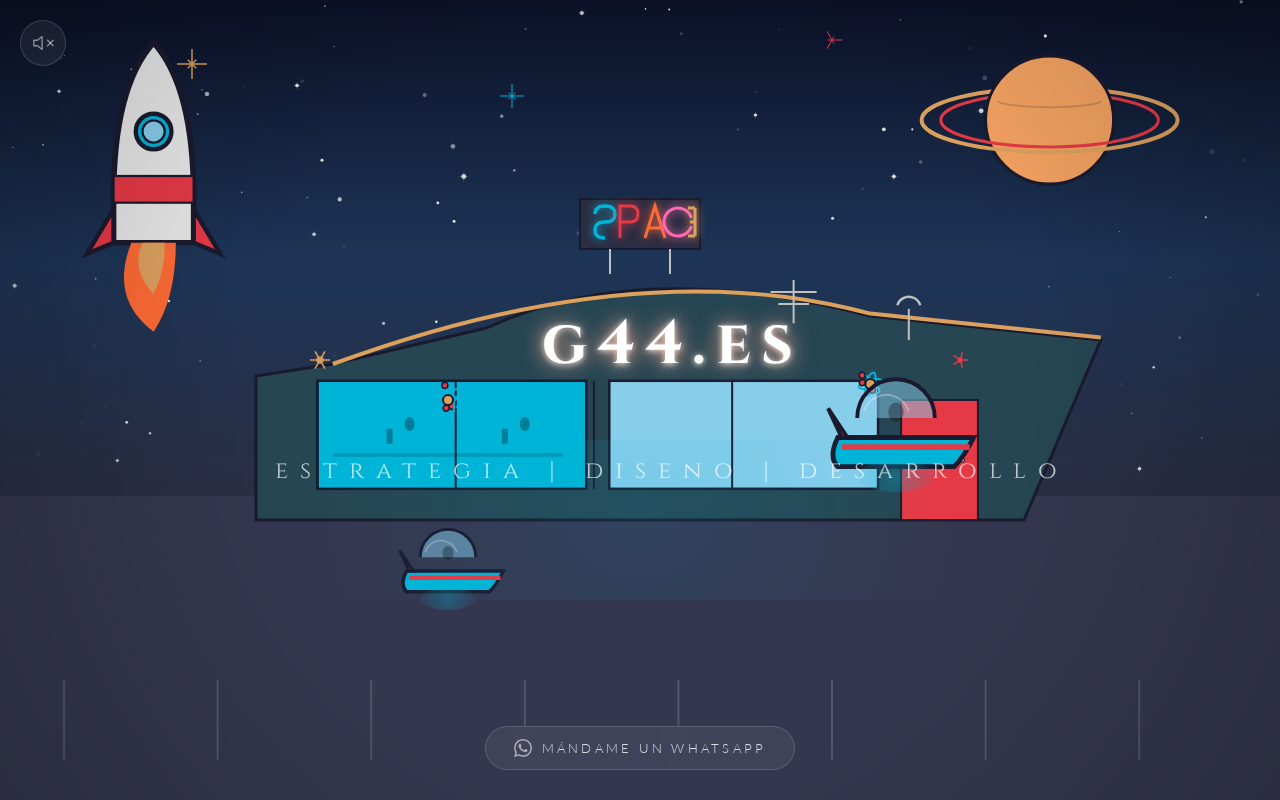Select the red crossed-lines star marker
This screenshot has width=1280, height=800.
[833, 40]
